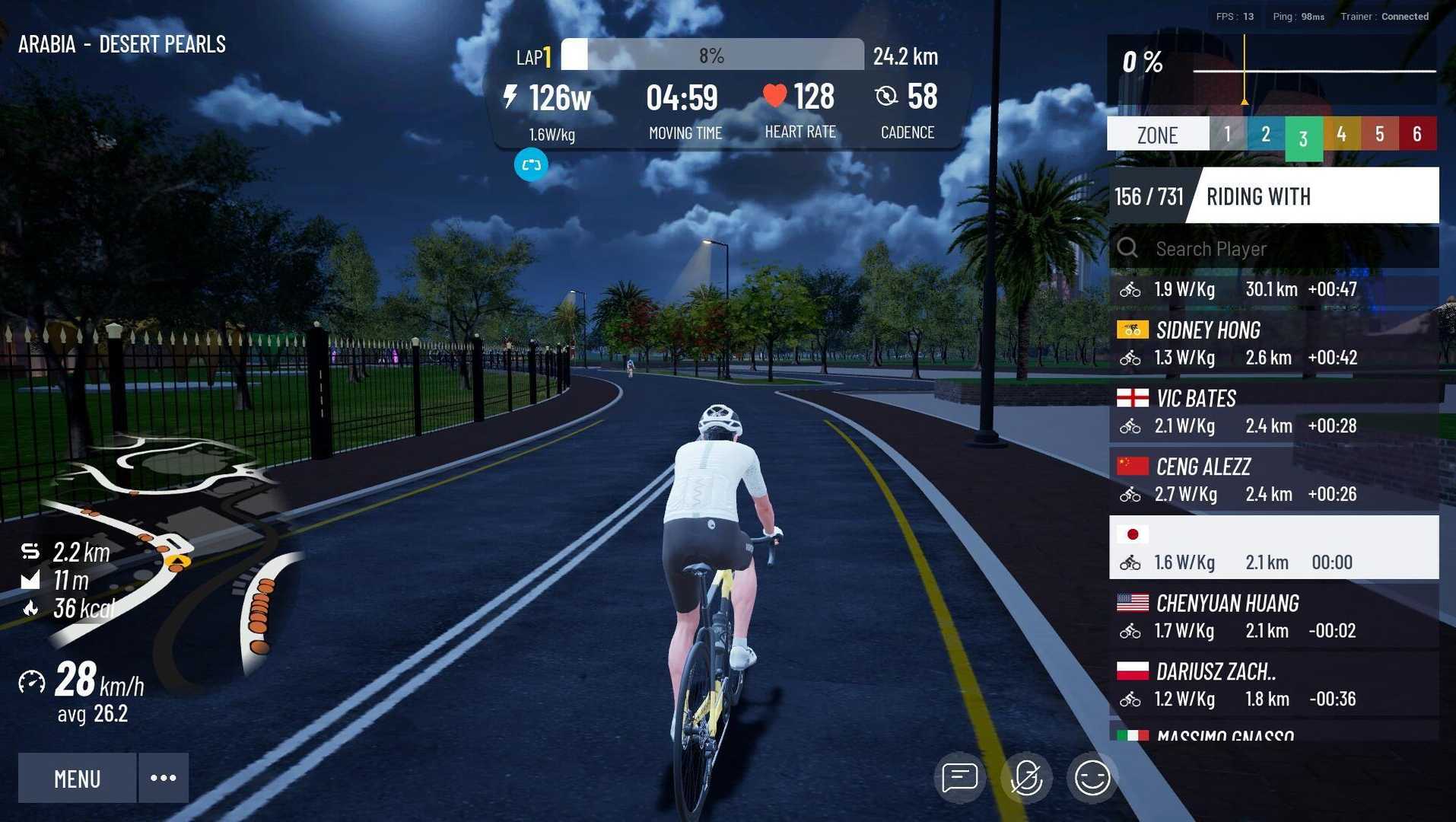Screen dimensions: 1456x822
Task: Select rider Vic Bates in the list
Action: pyautogui.click(x=1274, y=412)
